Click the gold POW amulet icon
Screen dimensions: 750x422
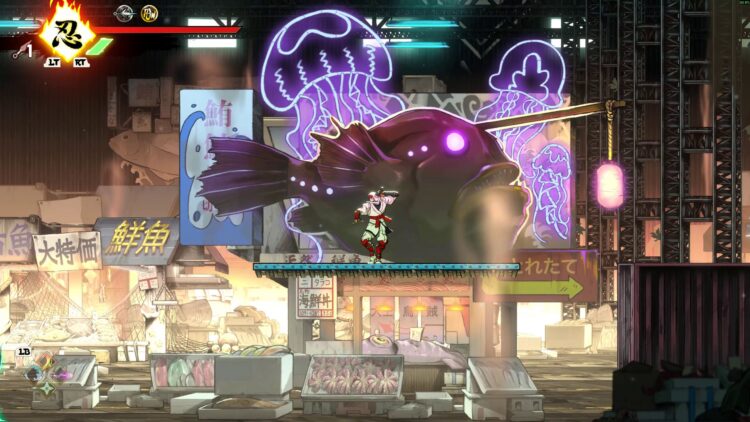tap(149, 13)
